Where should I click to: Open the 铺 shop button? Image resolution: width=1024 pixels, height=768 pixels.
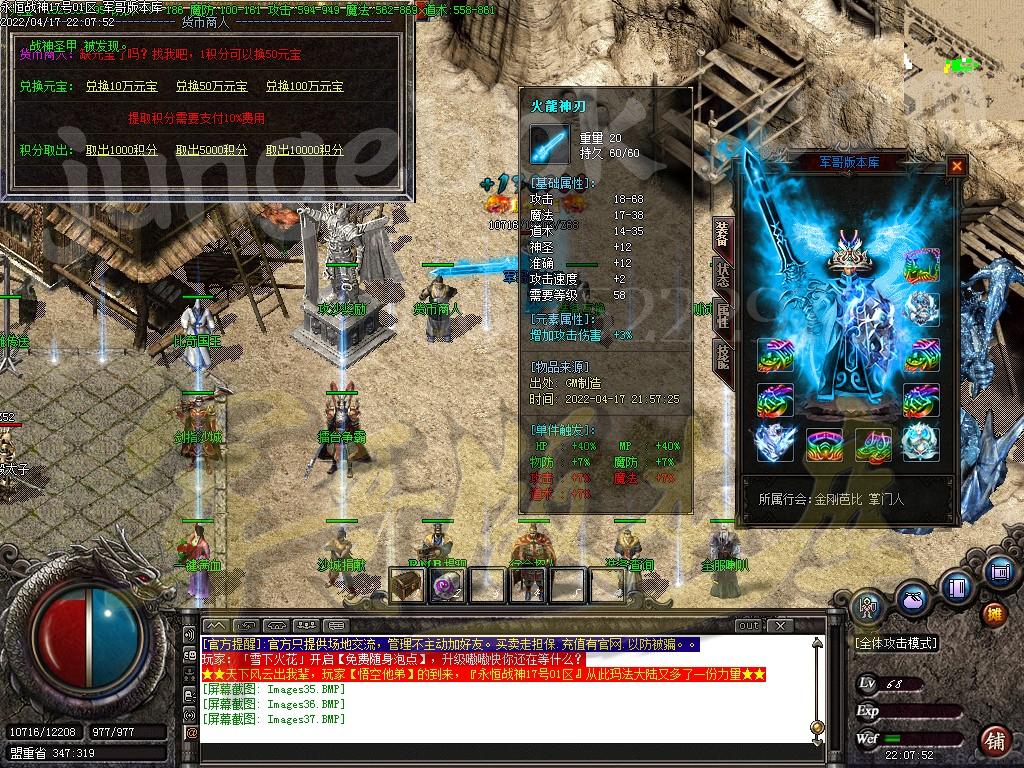(994, 740)
